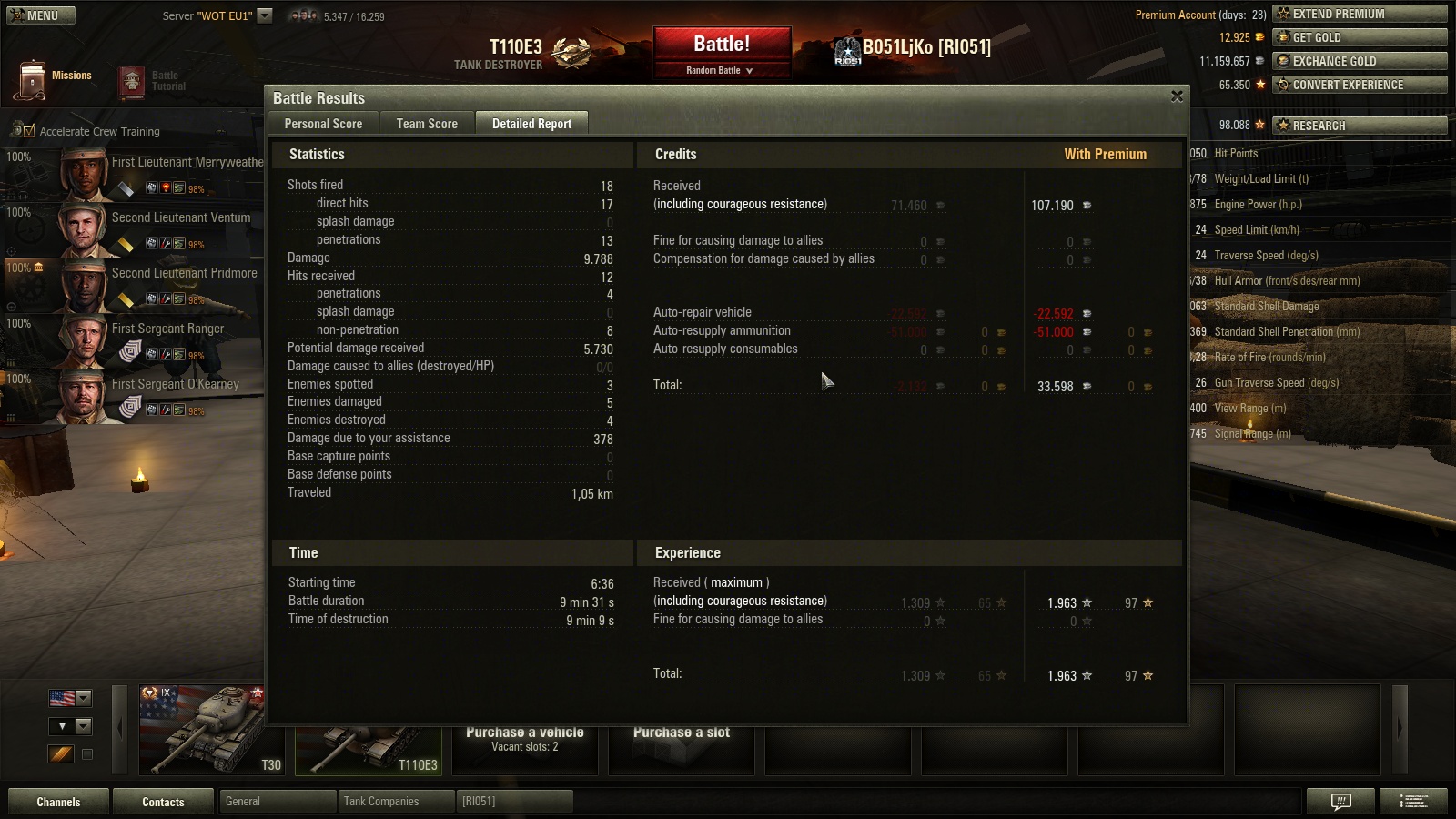Switch to the Personal Score tab

coord(323,124)
